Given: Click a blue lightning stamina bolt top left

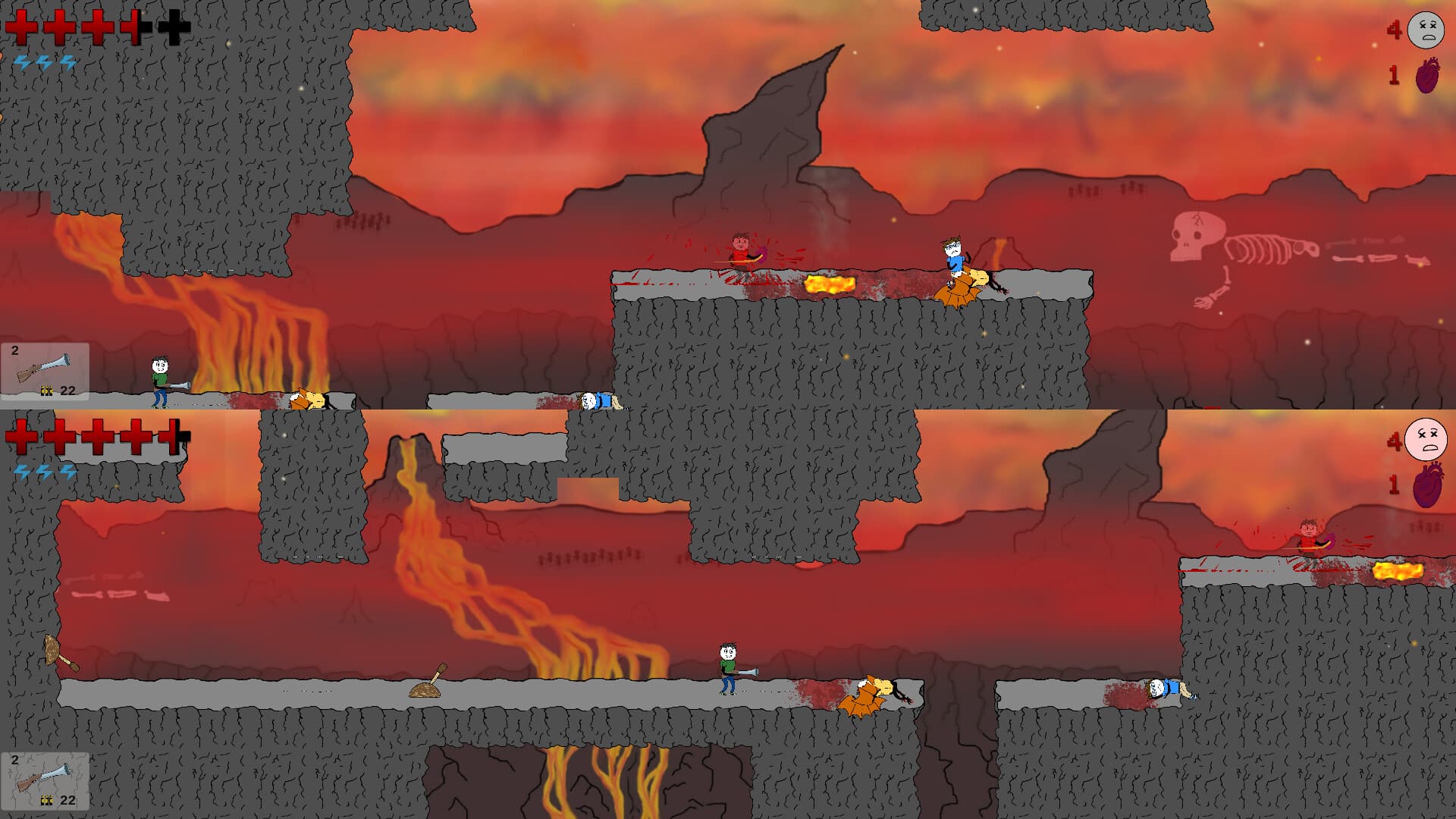Looking at the screenshot, I should point(23,61).
